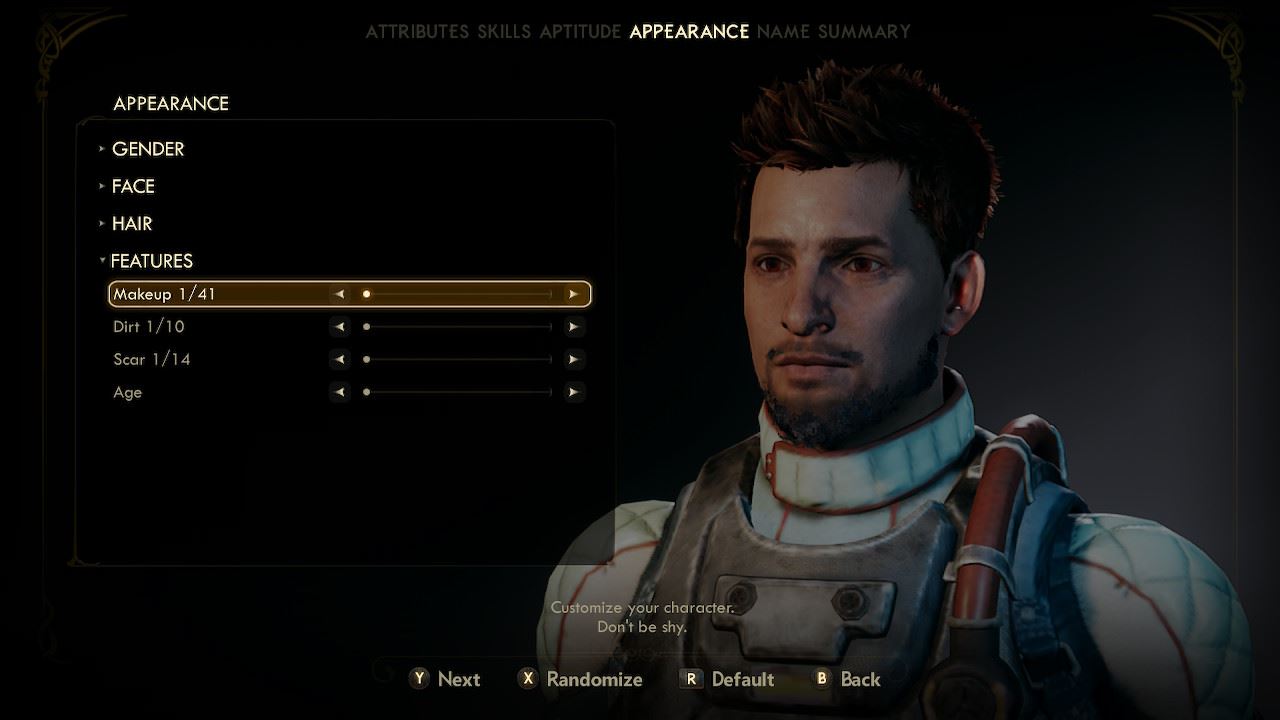Open the Skills tab
Image resolution: width=1280 pixels, height=720 pixels.
point(504,31)
